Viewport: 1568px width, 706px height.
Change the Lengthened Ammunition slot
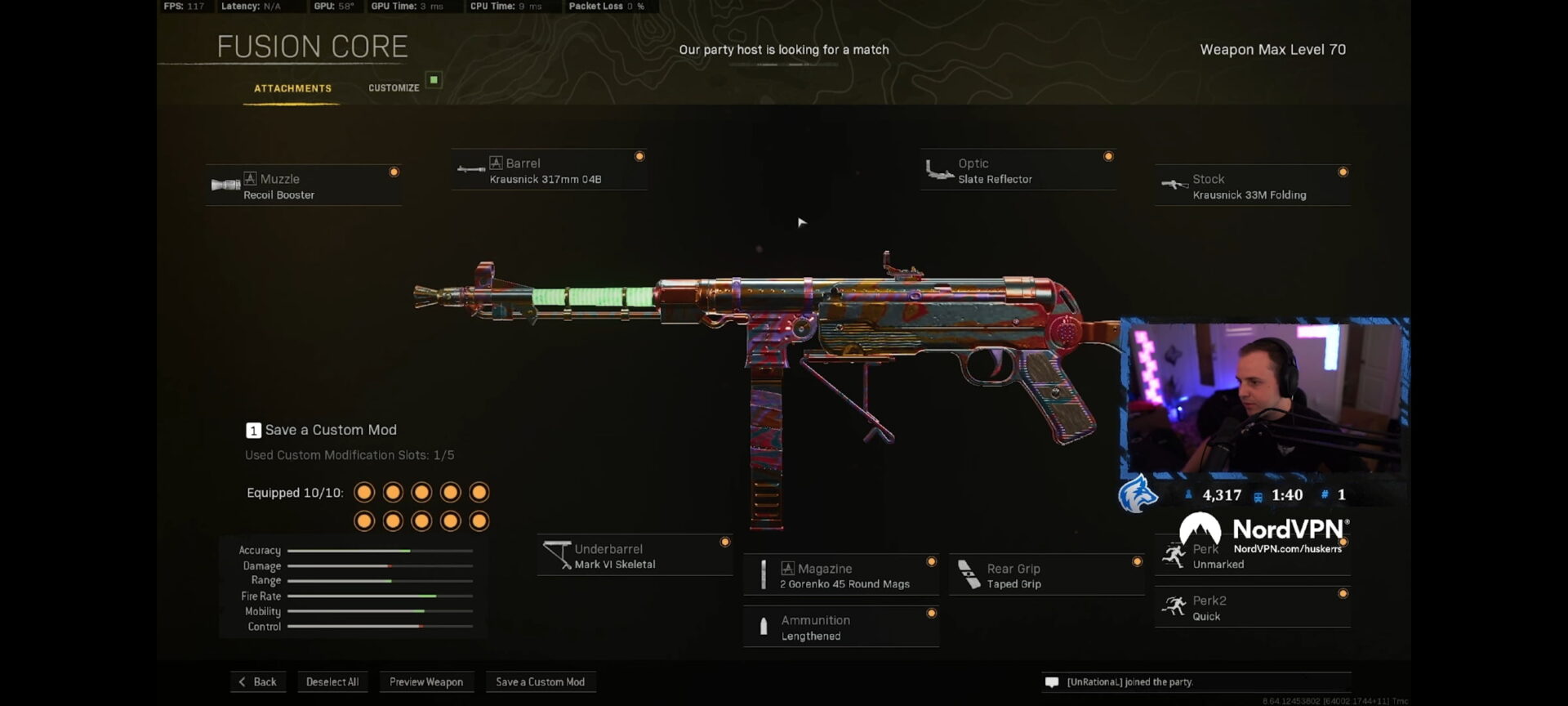(841, 628)
